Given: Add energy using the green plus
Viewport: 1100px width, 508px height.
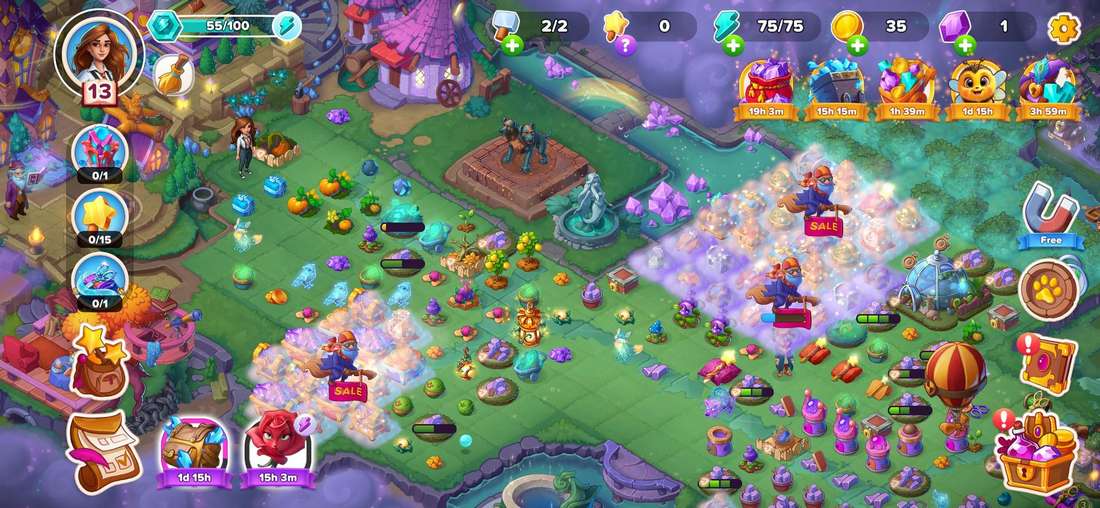Looking at the screenshot, I should click(733, 45).
